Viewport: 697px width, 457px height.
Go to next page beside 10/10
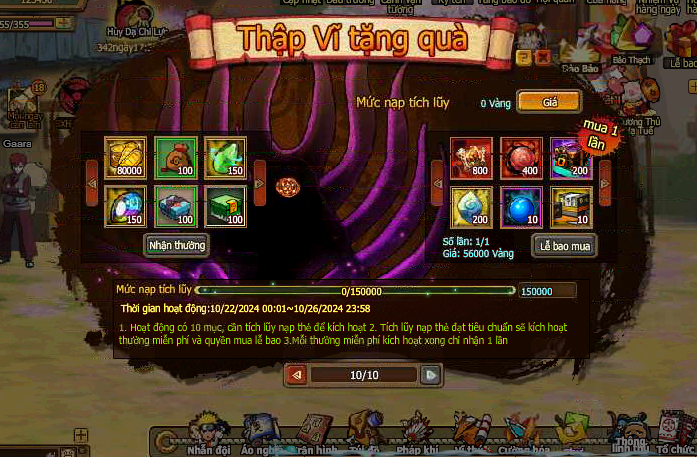point(431,375)
